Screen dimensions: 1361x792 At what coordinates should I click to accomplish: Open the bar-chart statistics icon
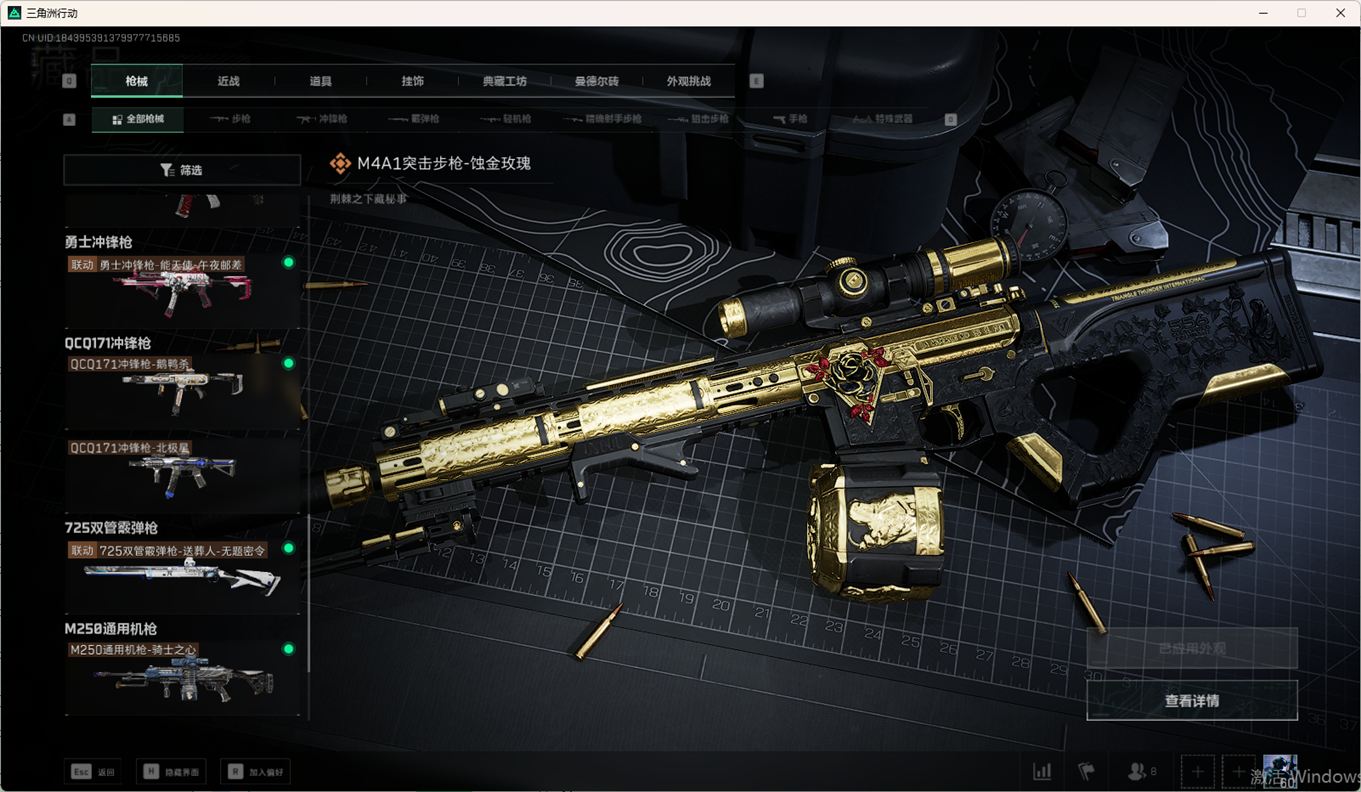[1042, 771]
